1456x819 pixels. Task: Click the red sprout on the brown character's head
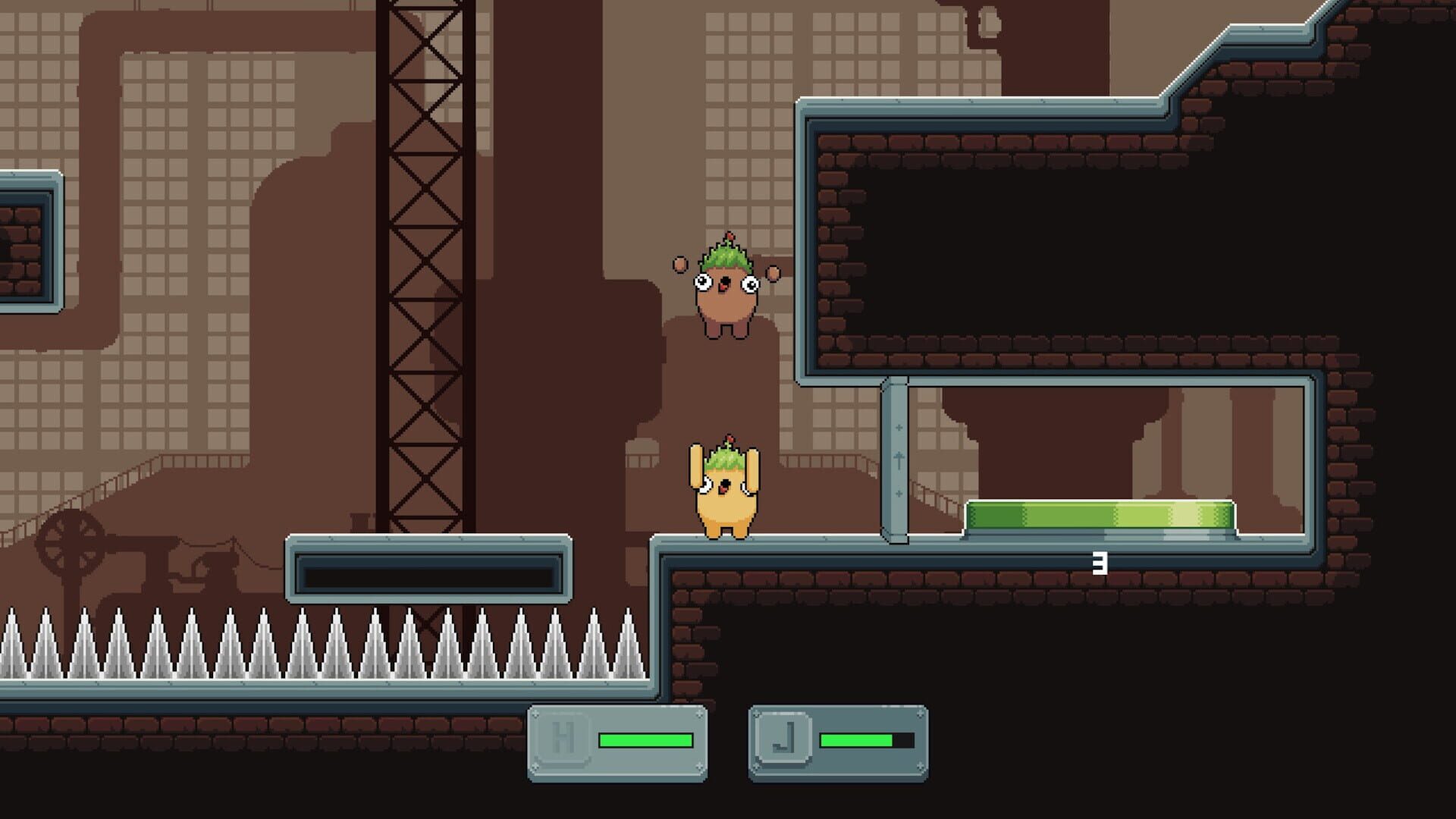coord(730,237)
